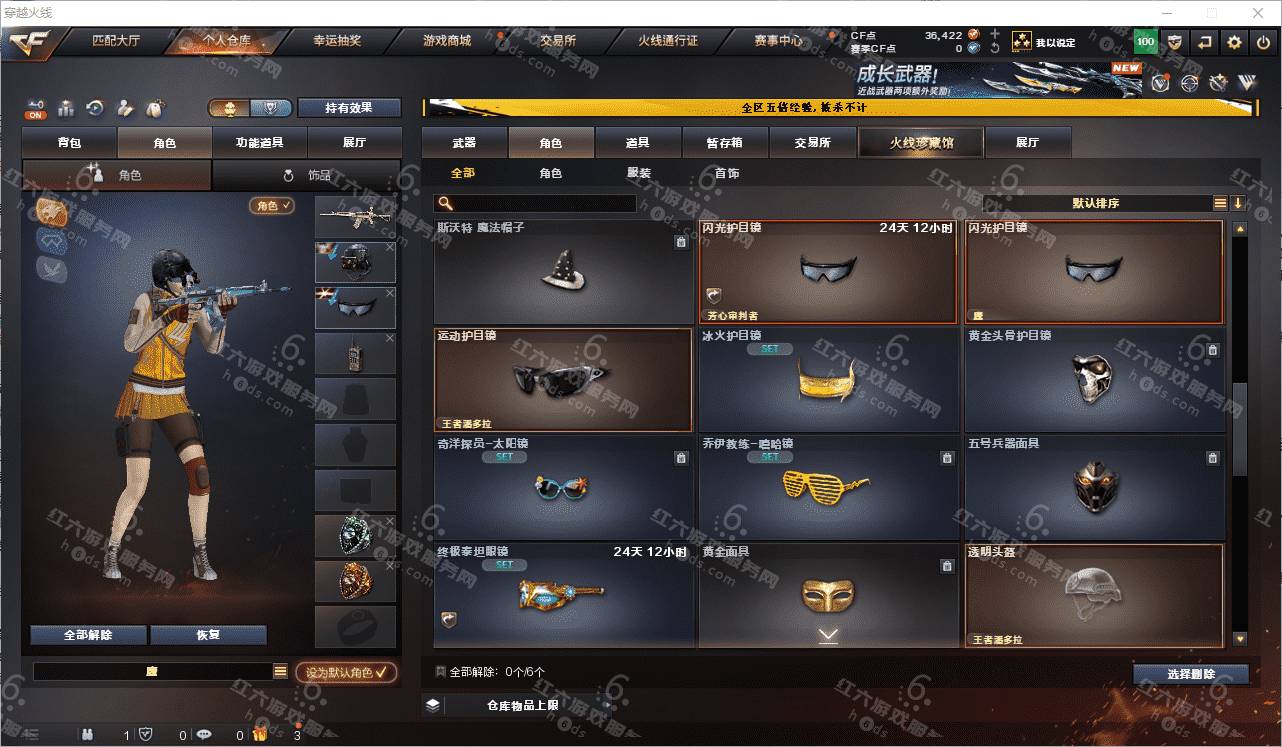
Task: Choose the 黄金面具 gold mask item
Action: point(827,595)
